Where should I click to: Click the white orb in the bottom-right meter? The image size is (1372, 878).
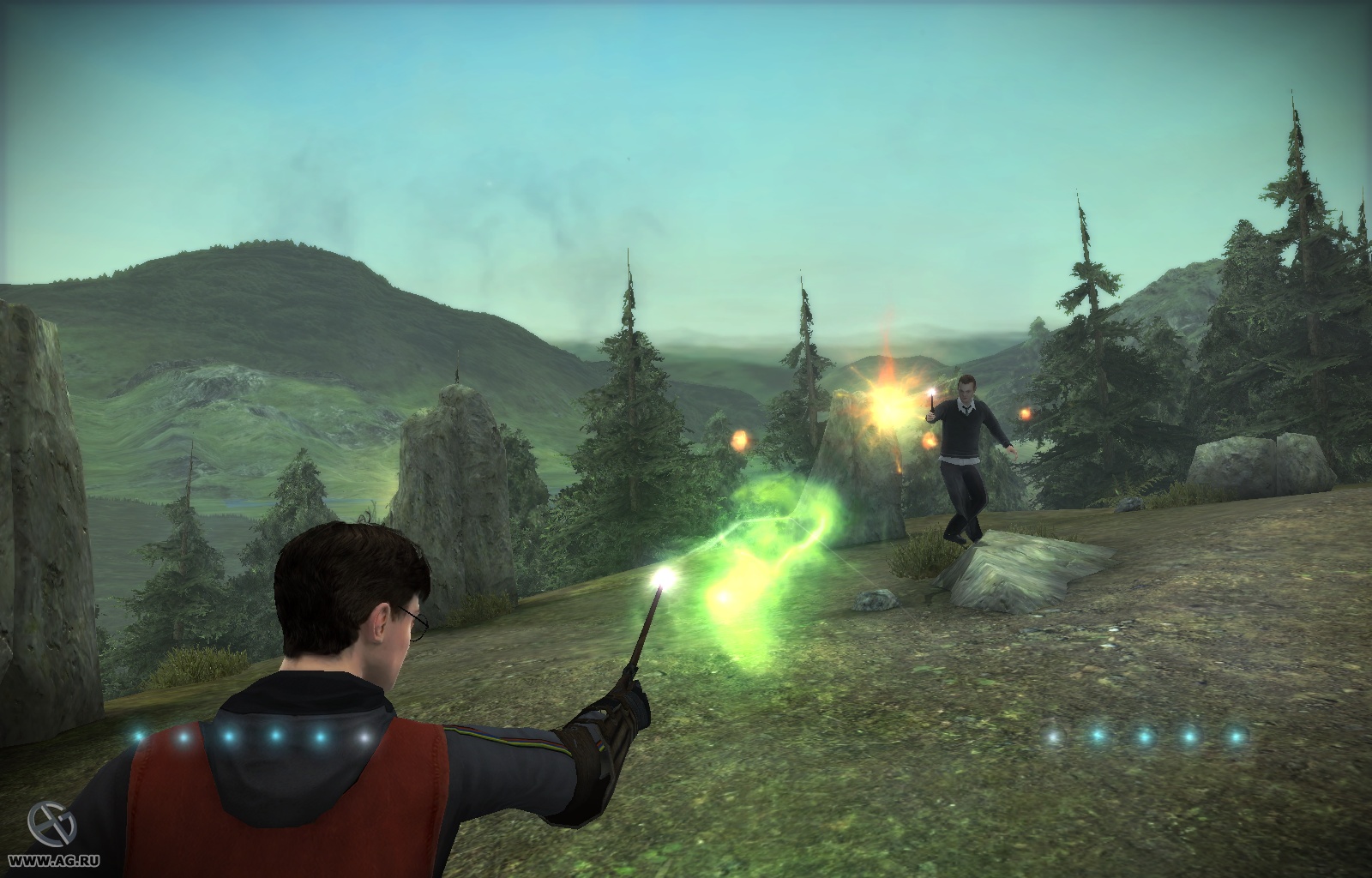1052,736
